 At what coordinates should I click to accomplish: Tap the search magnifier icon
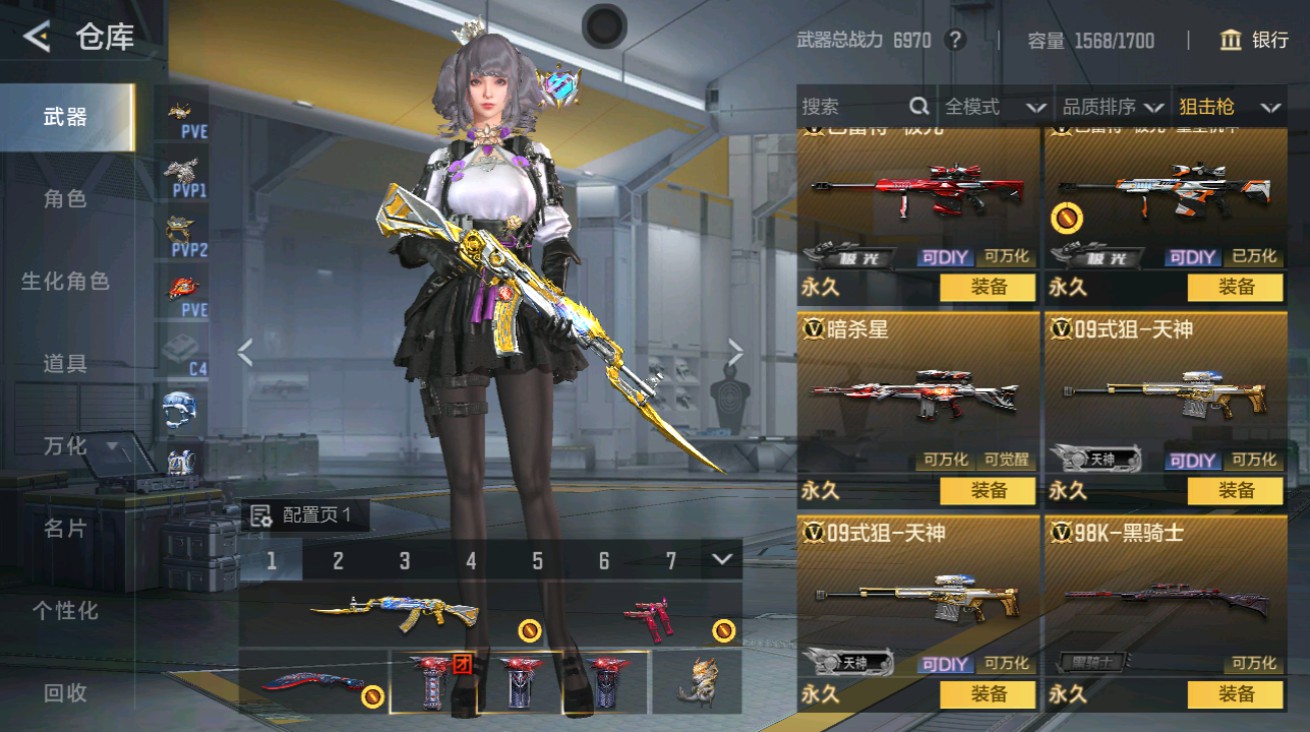pos(916,106)
